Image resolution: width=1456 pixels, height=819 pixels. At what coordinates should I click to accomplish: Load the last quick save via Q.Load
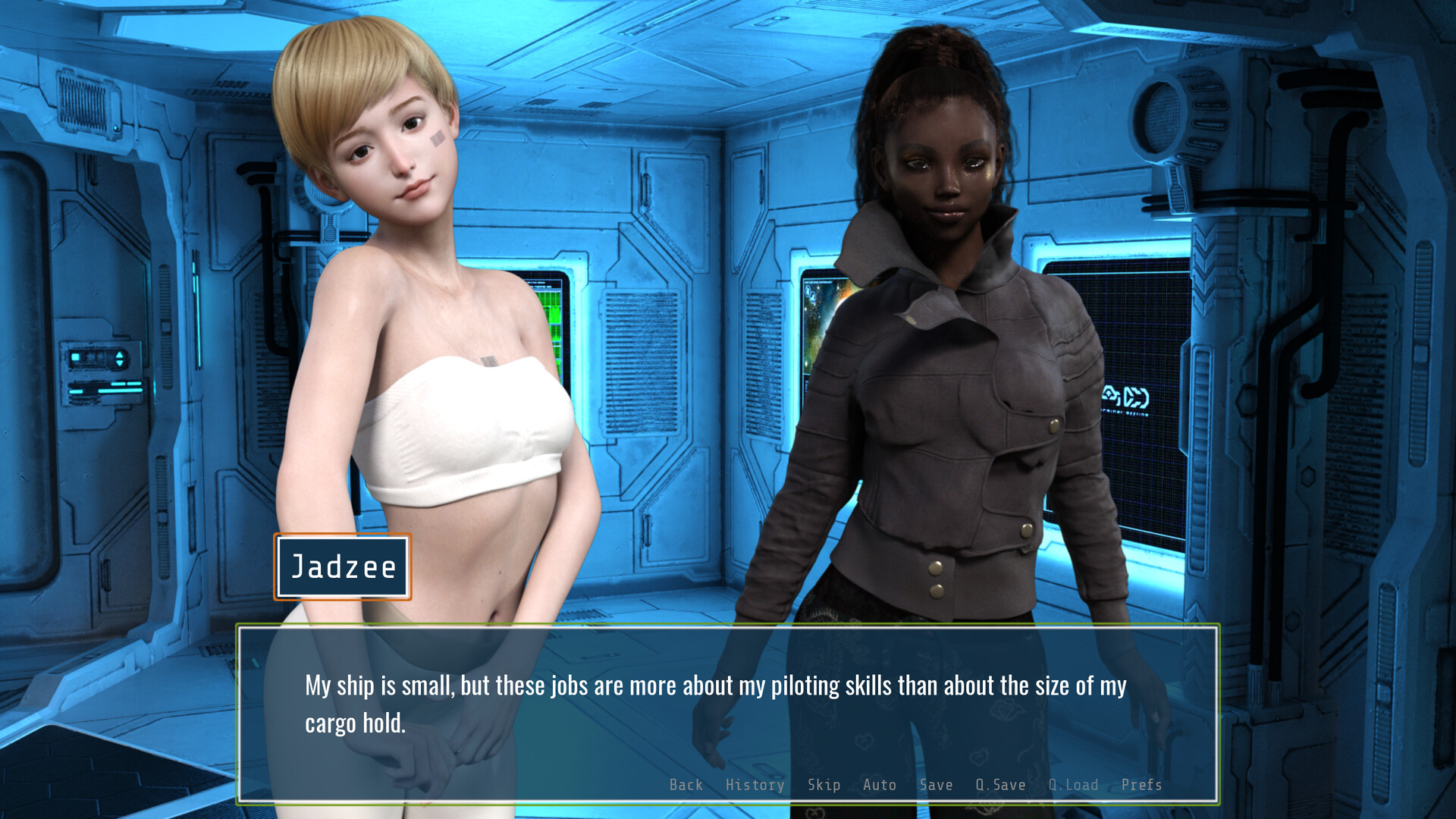coord(1072,785)
